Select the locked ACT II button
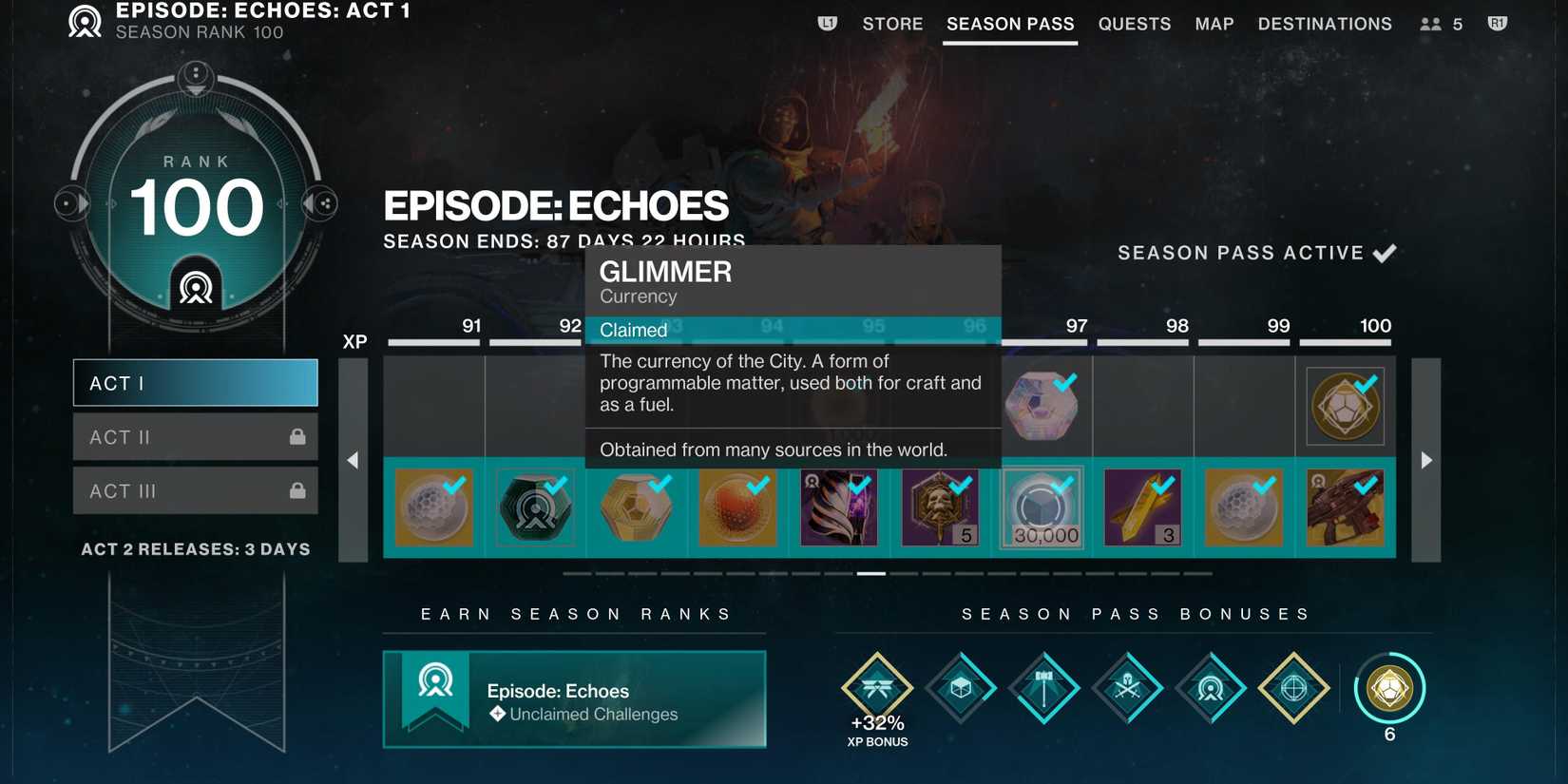 click(x=195, y=436)
